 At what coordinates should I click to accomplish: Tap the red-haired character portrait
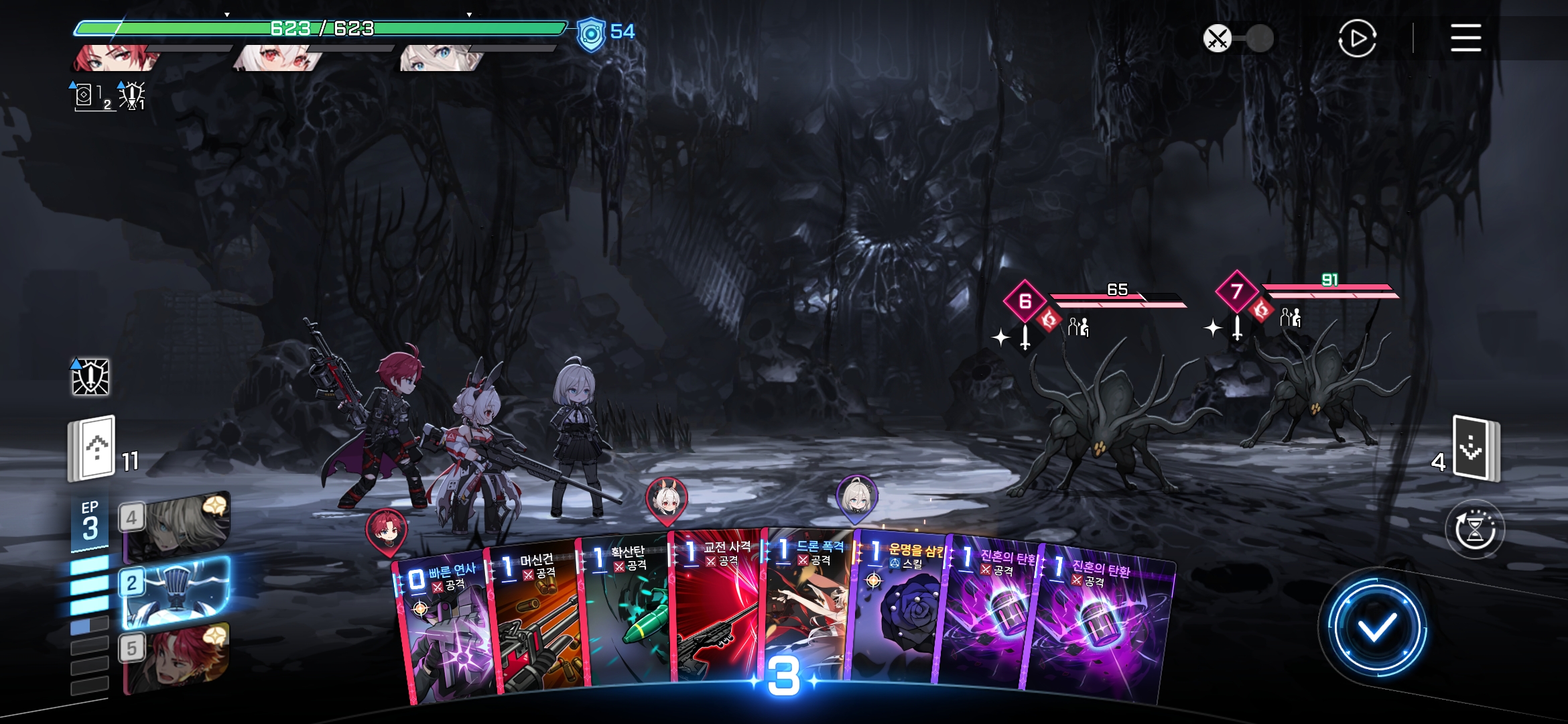(x=114, y=58)
